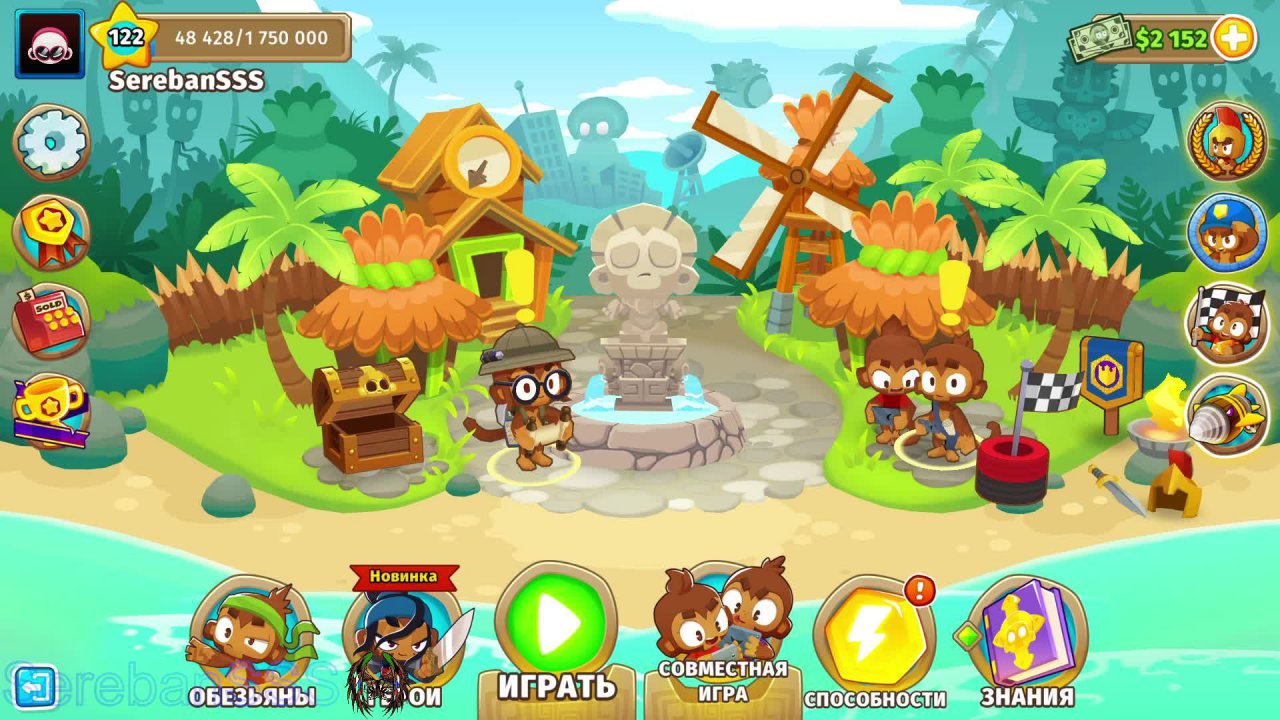
Task: Click the monkeys under the exclamation mark
Action: point(920,390)
